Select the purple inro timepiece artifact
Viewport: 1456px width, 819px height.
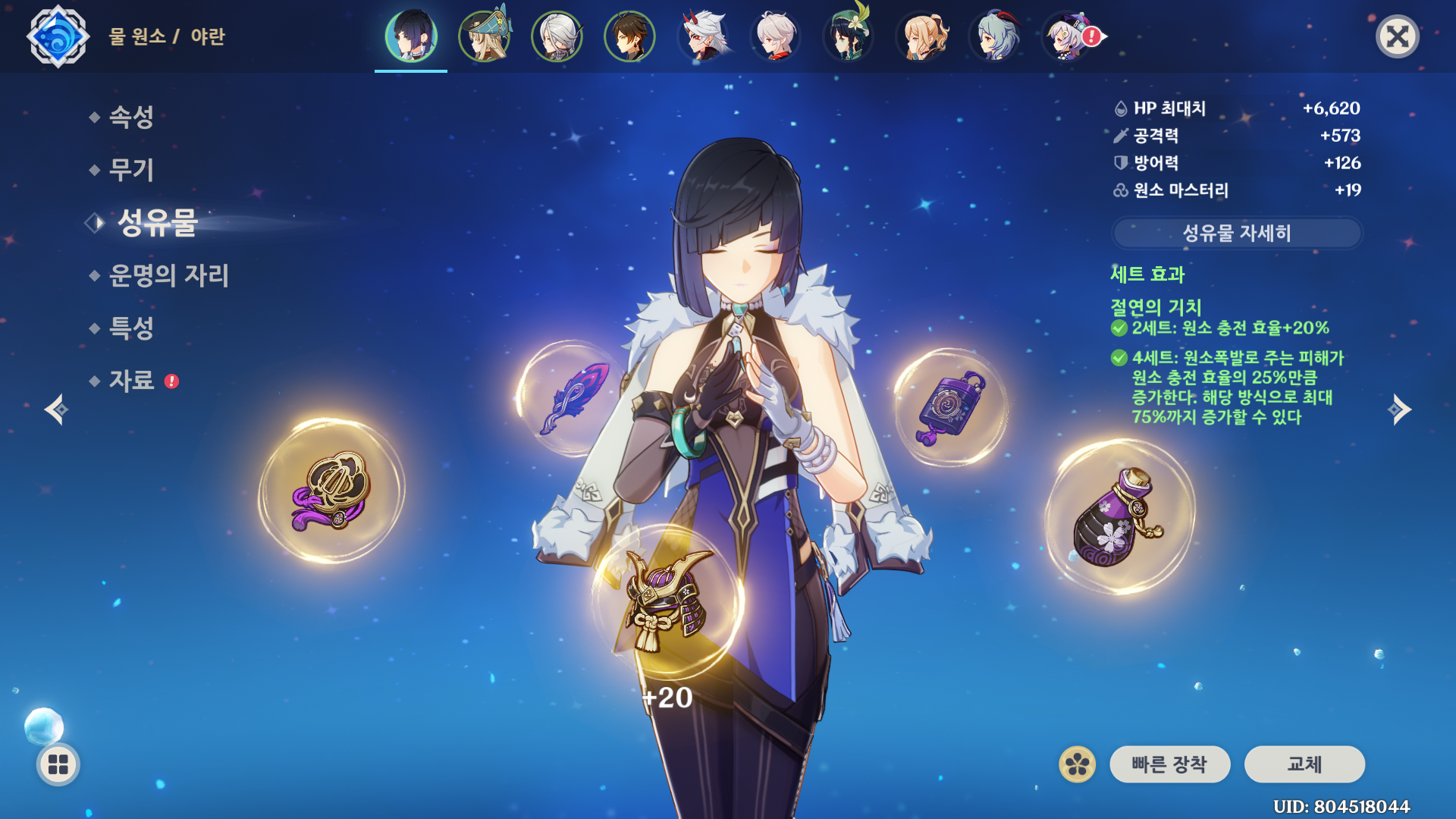951,407
